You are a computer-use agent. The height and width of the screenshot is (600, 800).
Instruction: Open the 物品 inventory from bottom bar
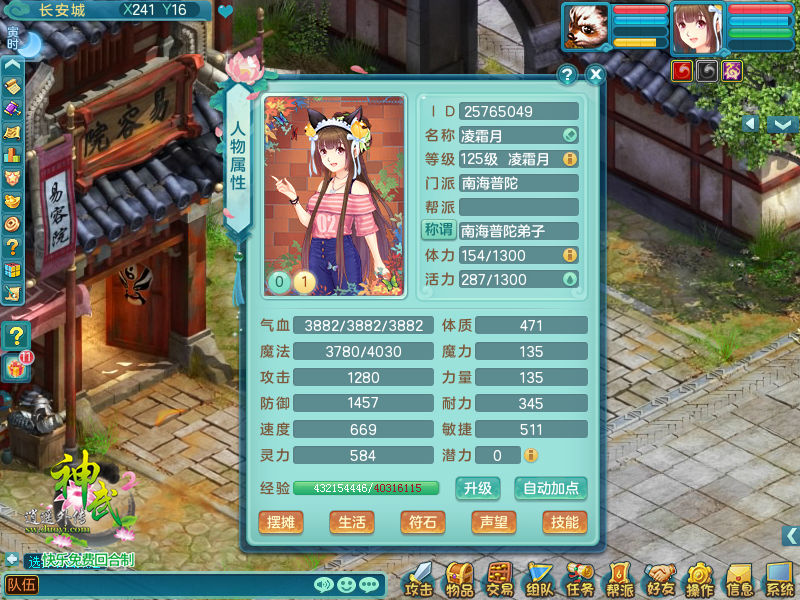pos(460,580)
